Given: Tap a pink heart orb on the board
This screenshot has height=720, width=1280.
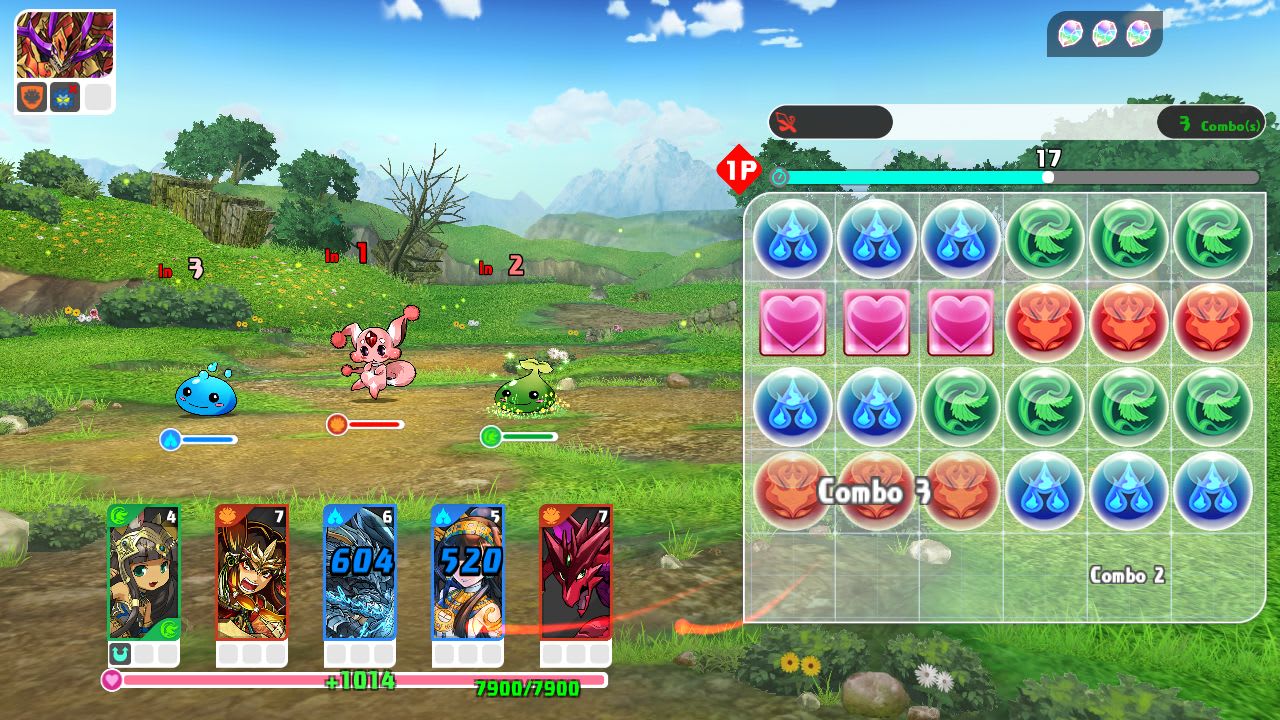Looking at the screenshot, I should click(877, 323).
